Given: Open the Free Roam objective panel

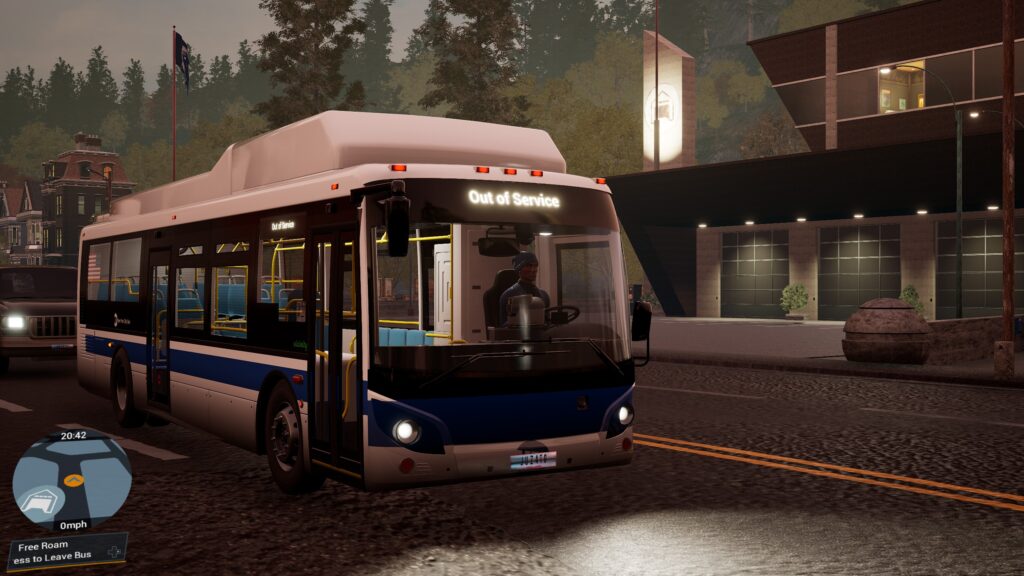Looking at the screenshot, I should click(66, 552).
